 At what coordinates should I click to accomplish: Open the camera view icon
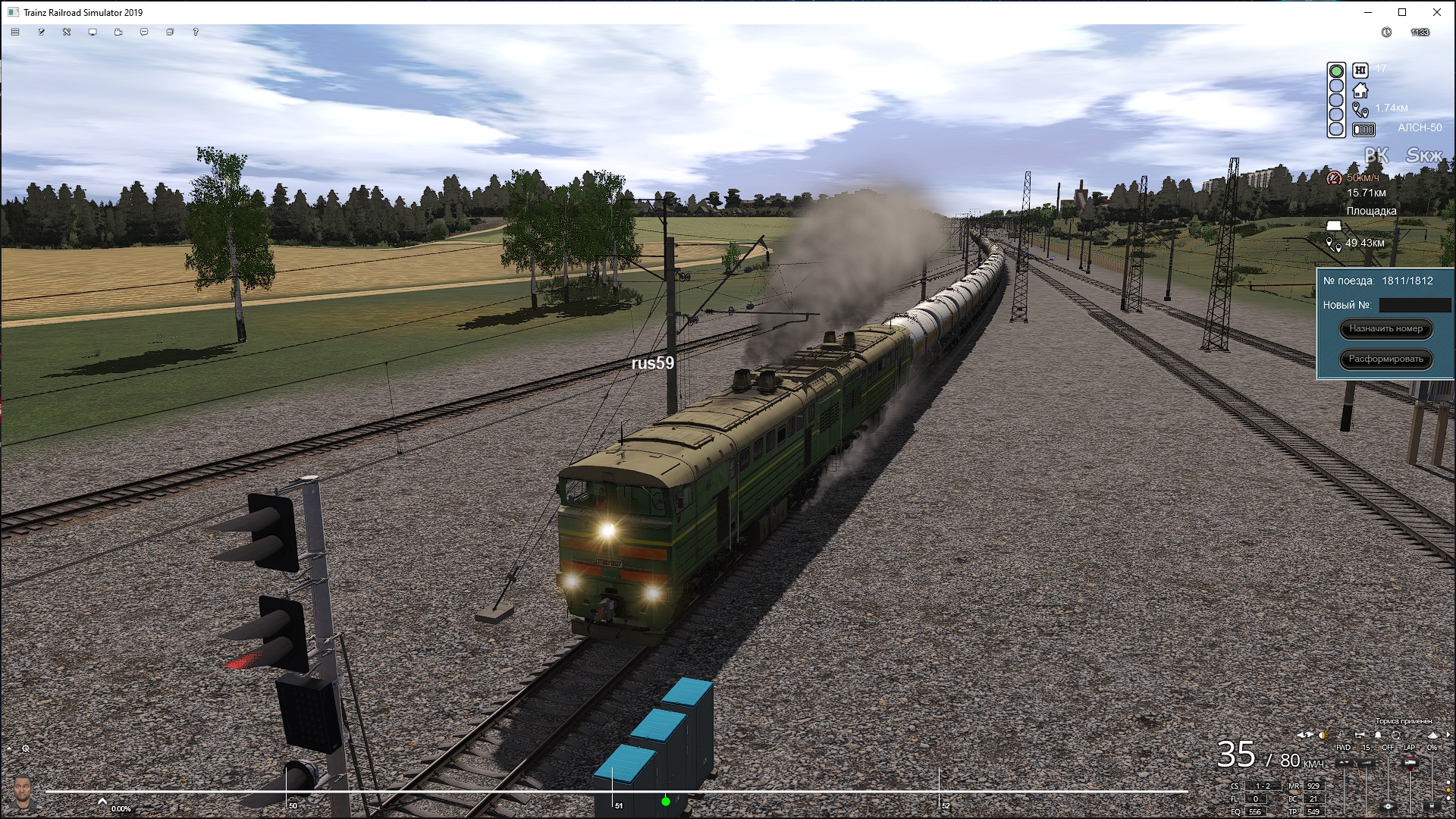[x=118, y=33]
